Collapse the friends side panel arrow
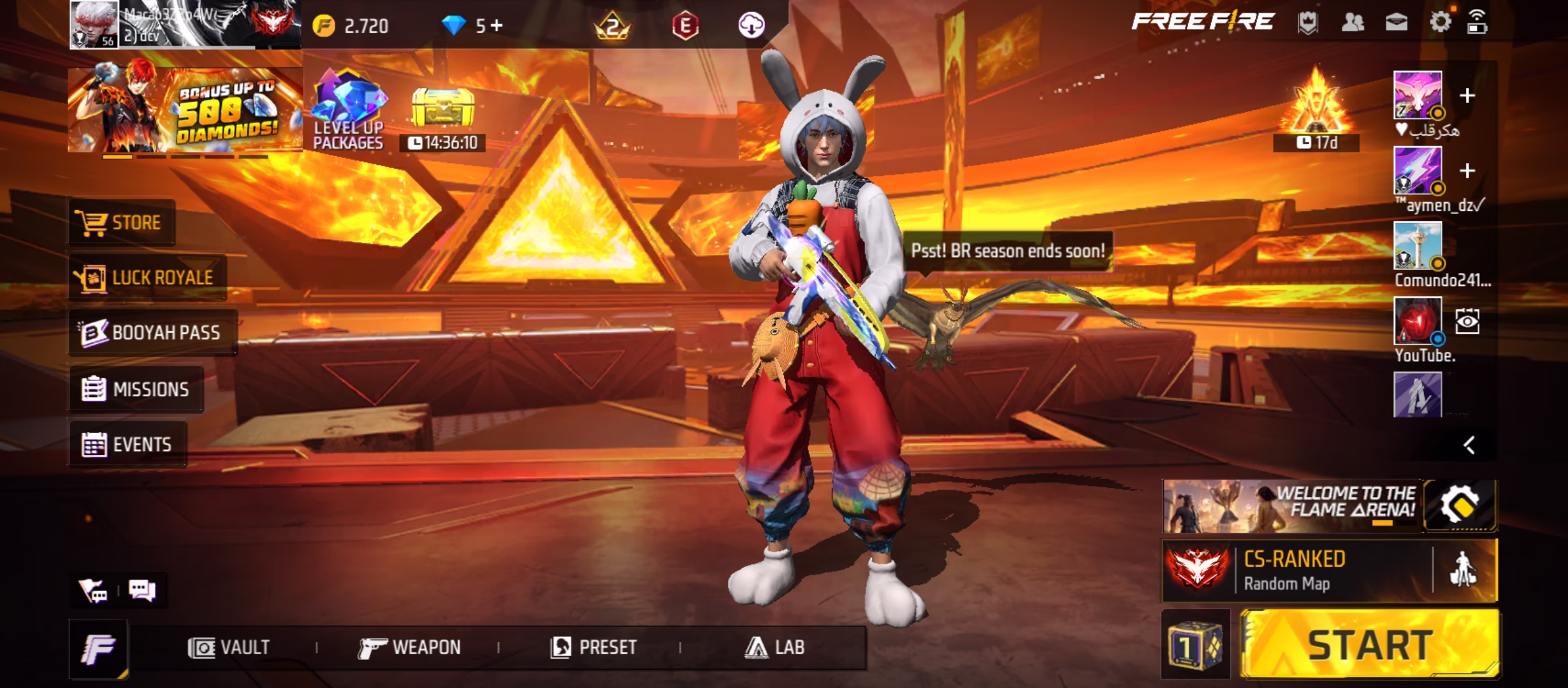1568x688 pixels. tap(1469, 445)
